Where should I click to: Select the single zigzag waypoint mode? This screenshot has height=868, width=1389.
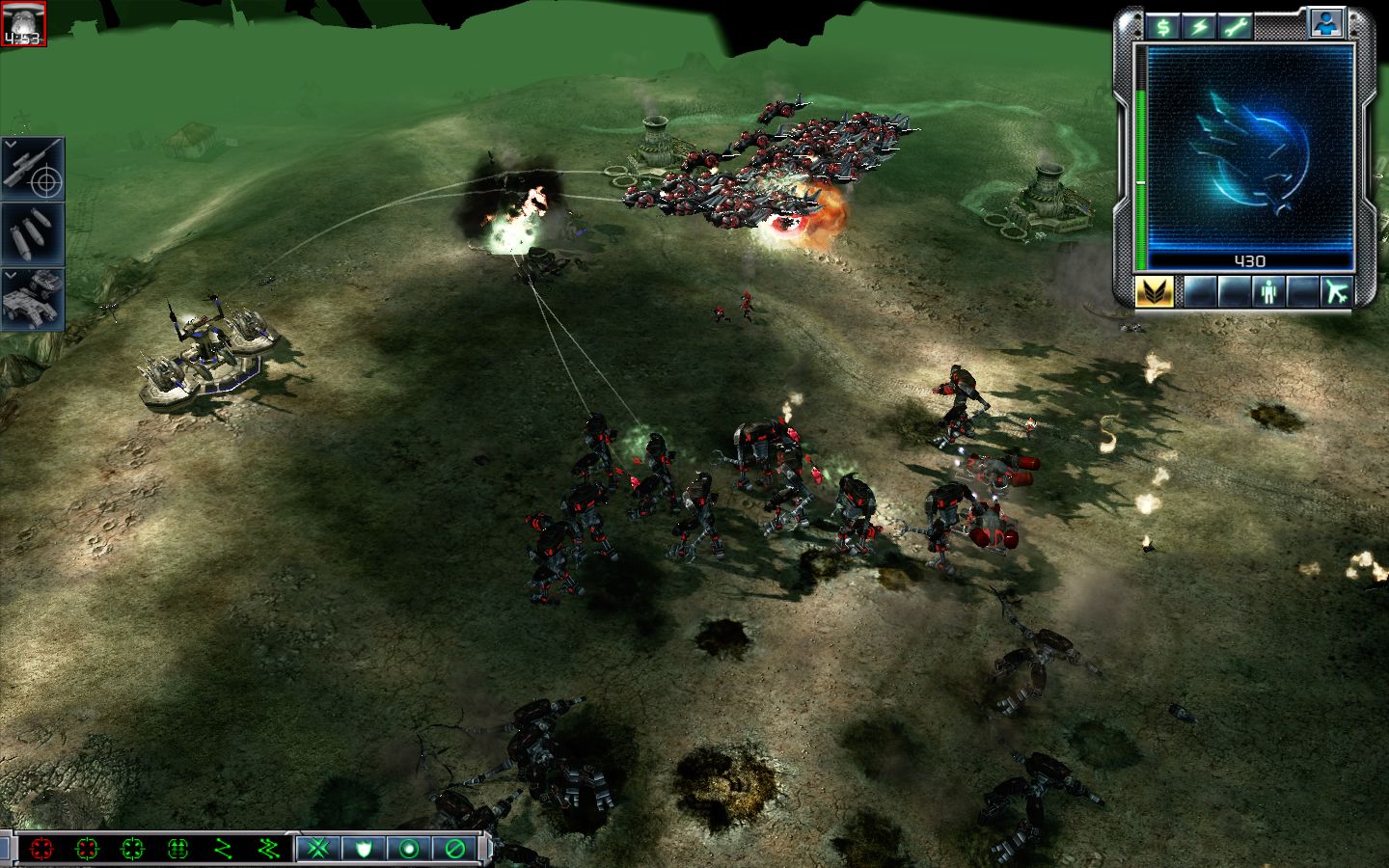tap(224, 849)
